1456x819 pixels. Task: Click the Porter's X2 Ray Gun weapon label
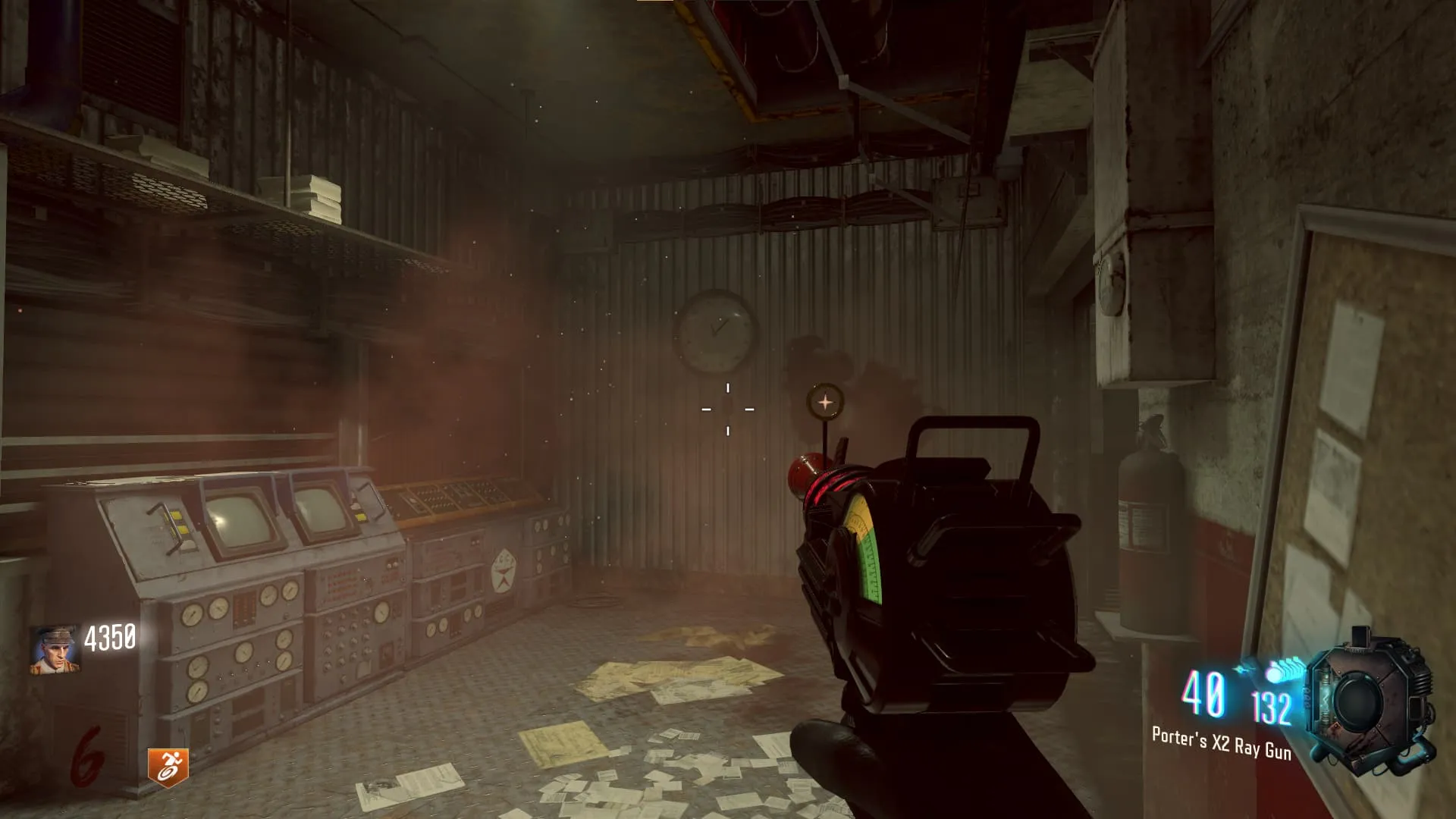point(1221,742)
